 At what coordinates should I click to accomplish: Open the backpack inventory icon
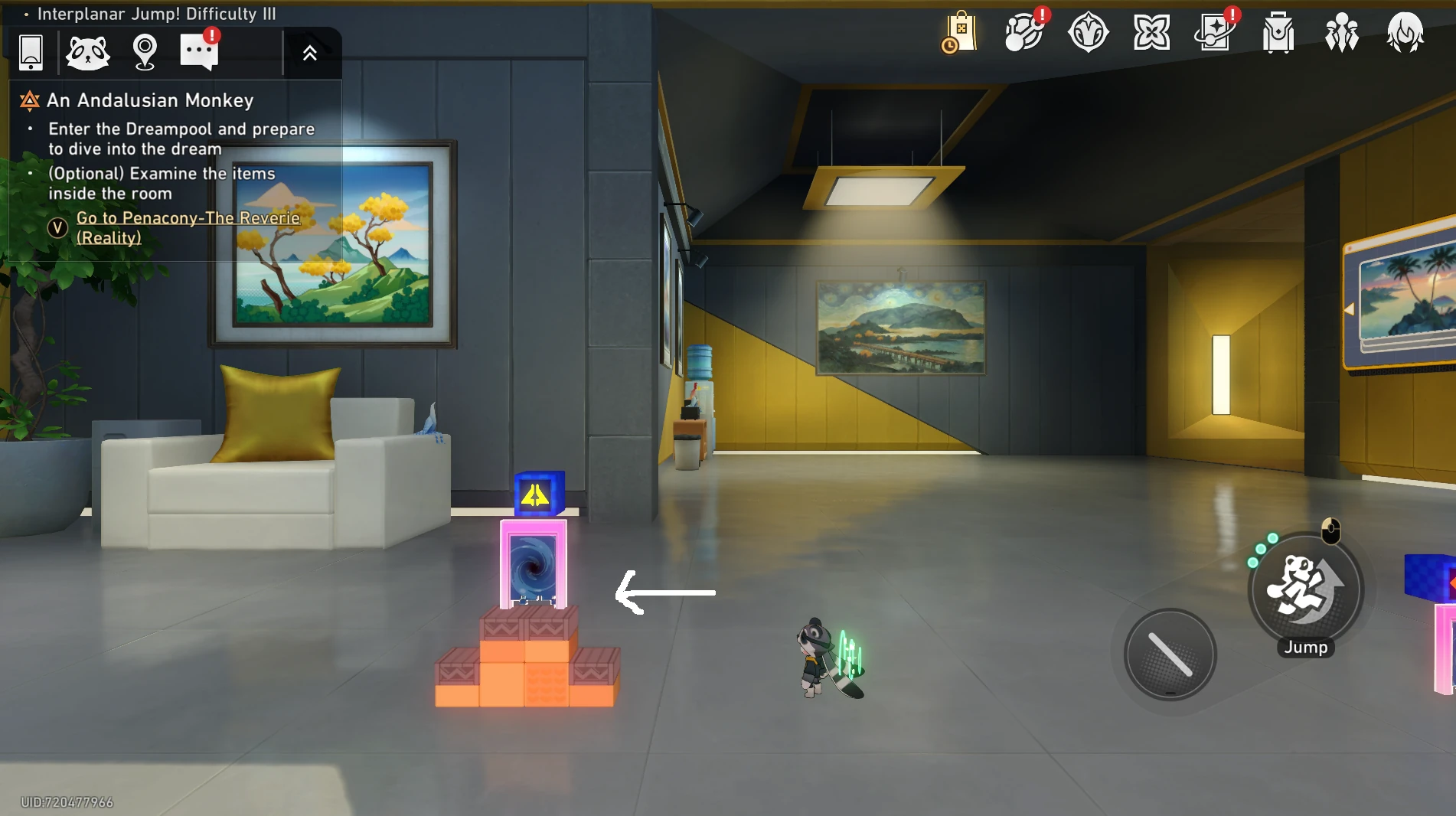click(1278, 33)
